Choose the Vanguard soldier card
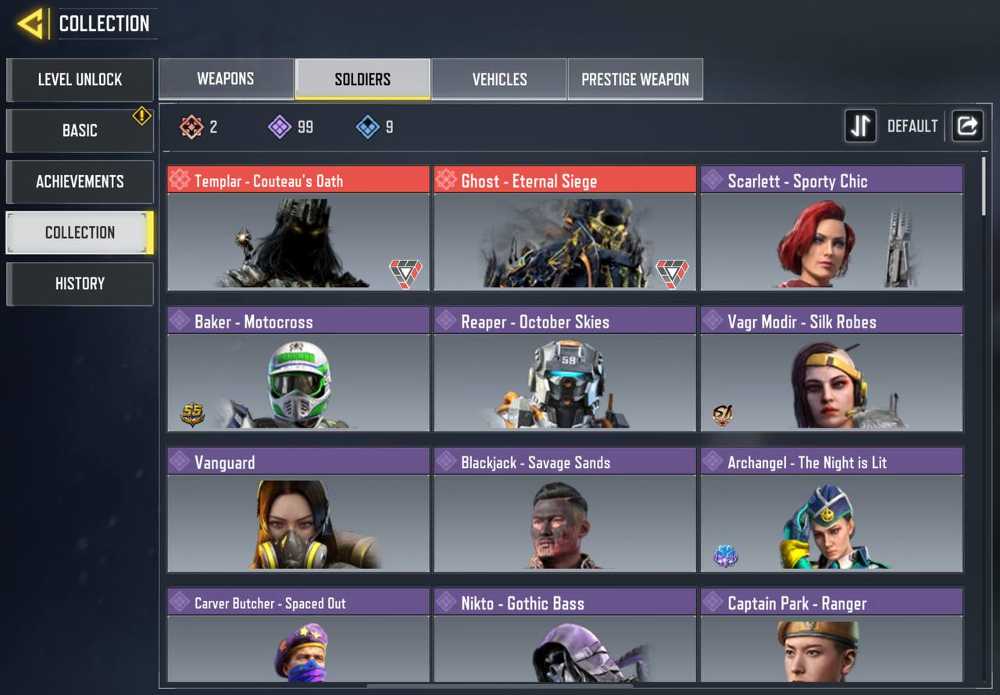 coord(298,510)
